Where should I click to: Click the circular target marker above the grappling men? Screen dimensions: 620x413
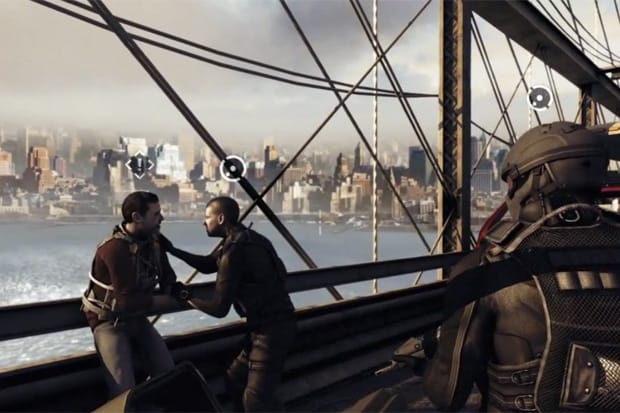coord(232,167)
